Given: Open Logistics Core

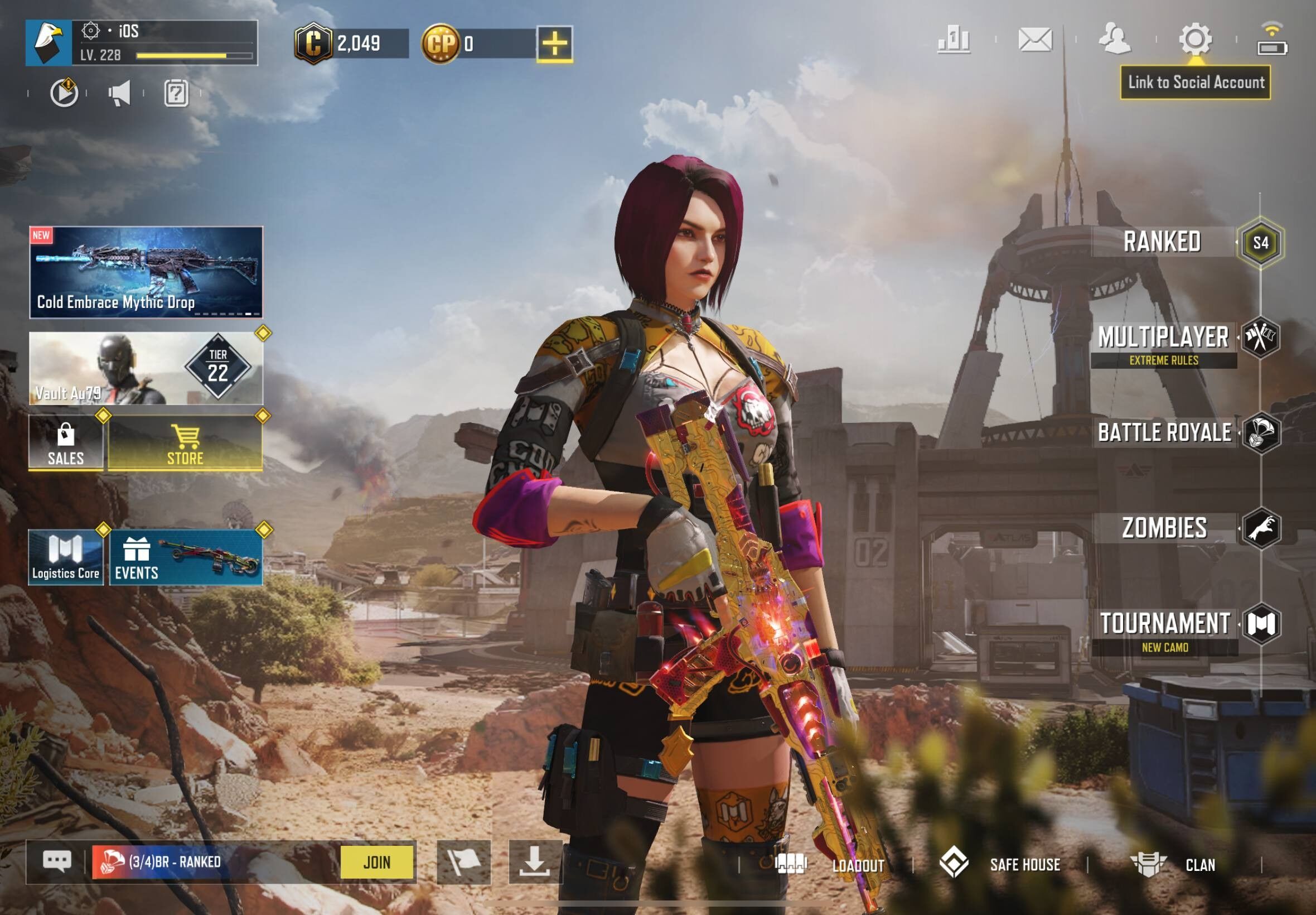Looking at the screenshot, I should 66,557.
